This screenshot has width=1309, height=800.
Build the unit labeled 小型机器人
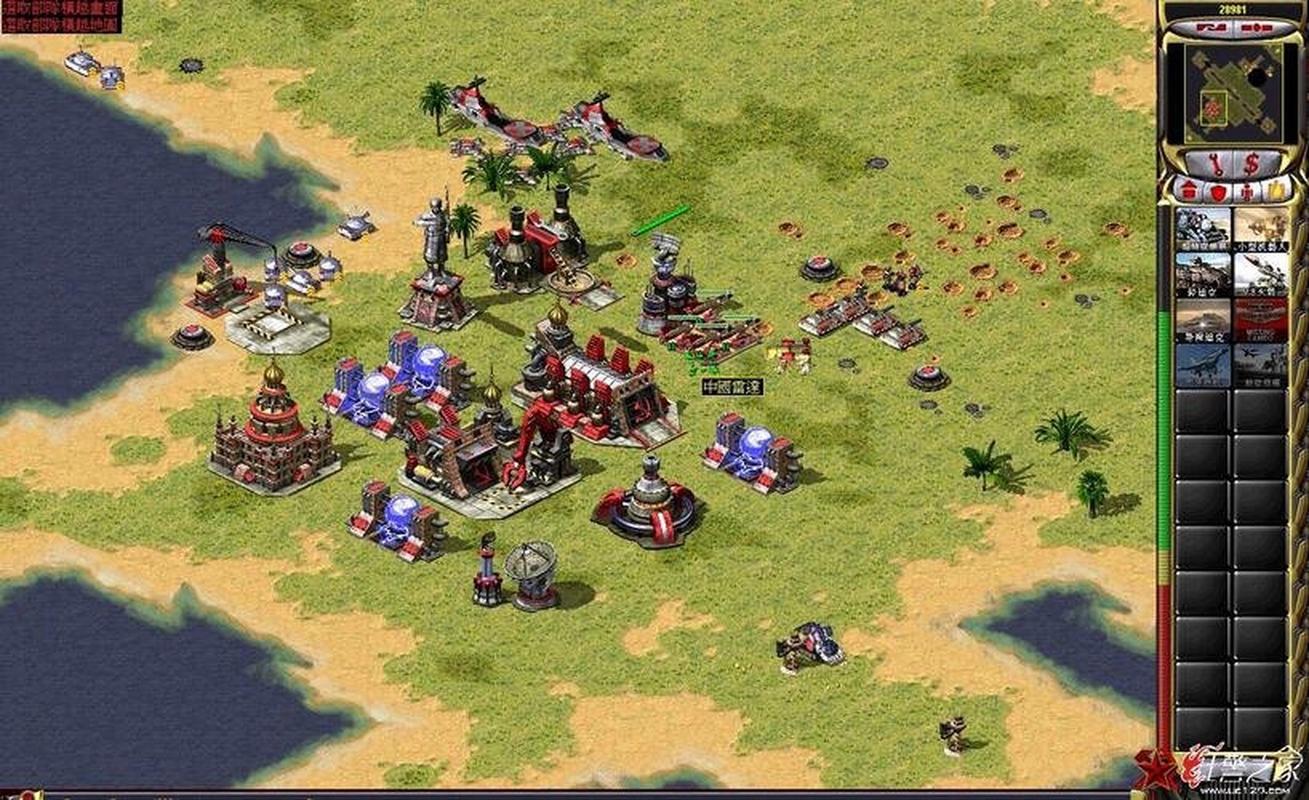coord(1260,227)
